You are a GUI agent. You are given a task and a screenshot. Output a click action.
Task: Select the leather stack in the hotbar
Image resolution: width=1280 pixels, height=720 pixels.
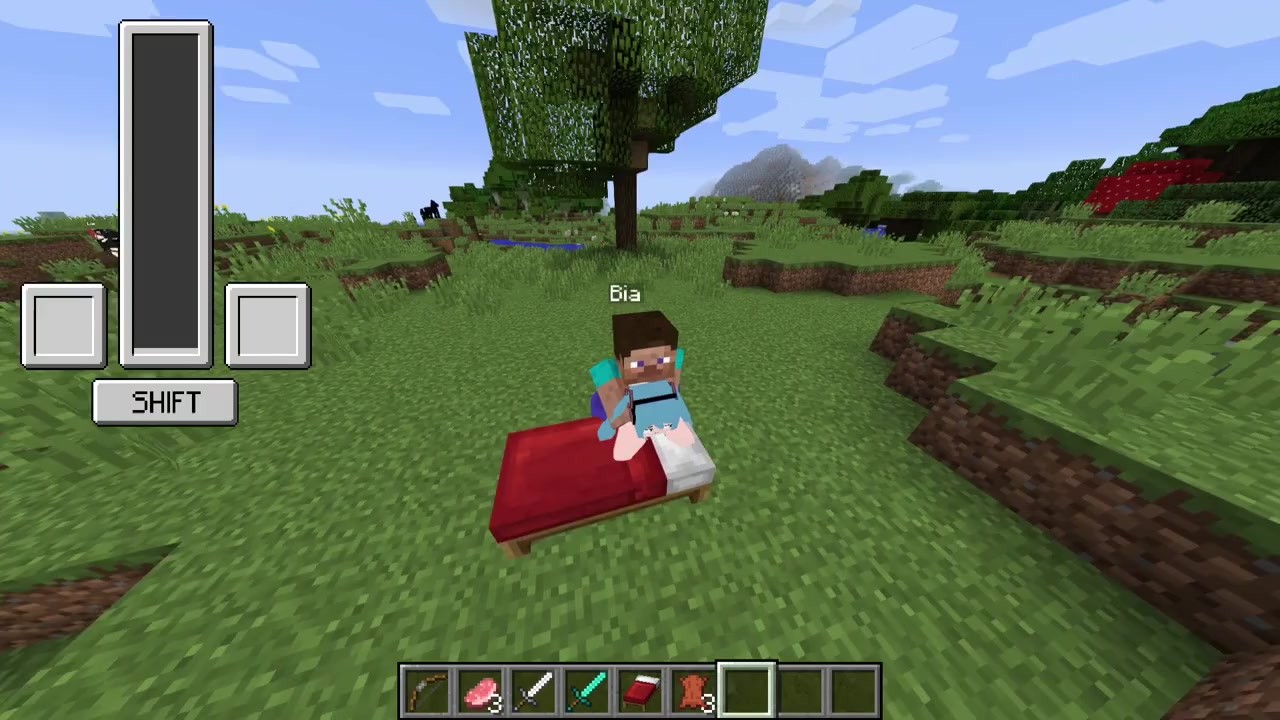(x=694, y=692)
